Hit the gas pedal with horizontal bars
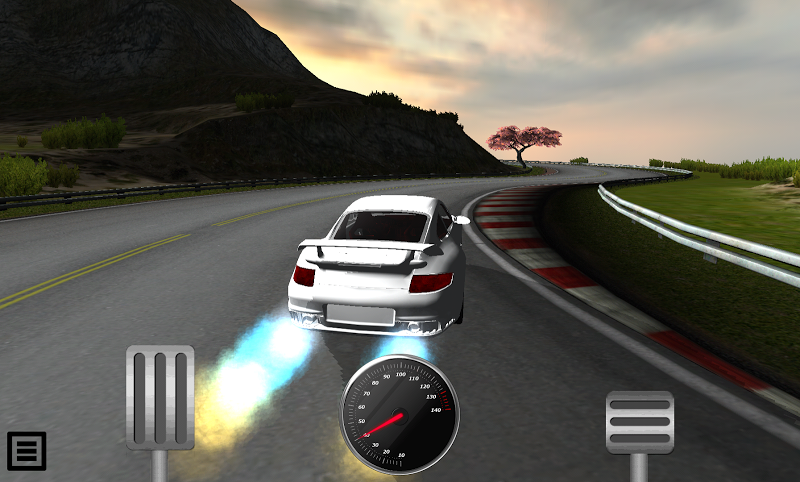This screenshot has height=482, width=800. pos(640,422)
